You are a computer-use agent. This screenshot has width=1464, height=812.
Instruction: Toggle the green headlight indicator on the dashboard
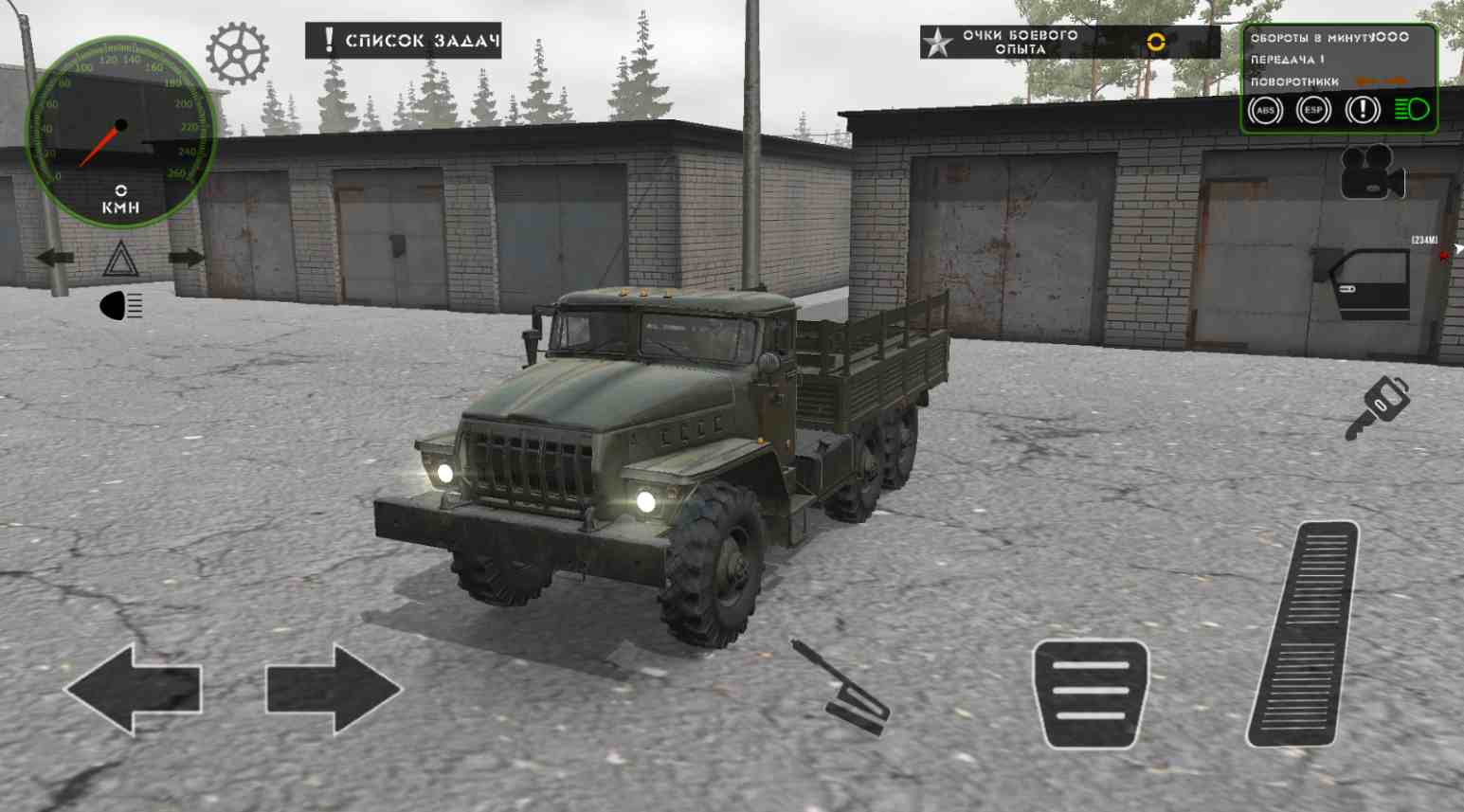1411,111
